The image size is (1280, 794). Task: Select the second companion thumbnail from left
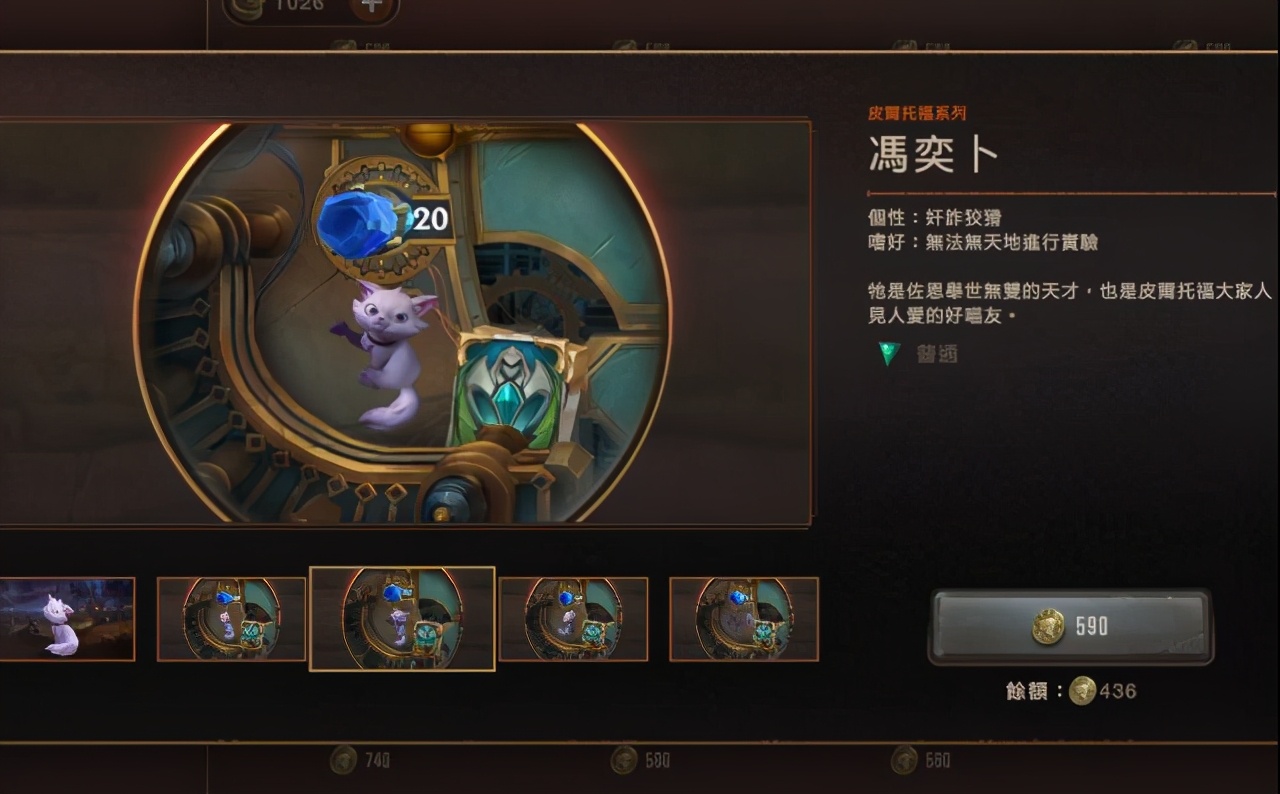coord(230,618)
